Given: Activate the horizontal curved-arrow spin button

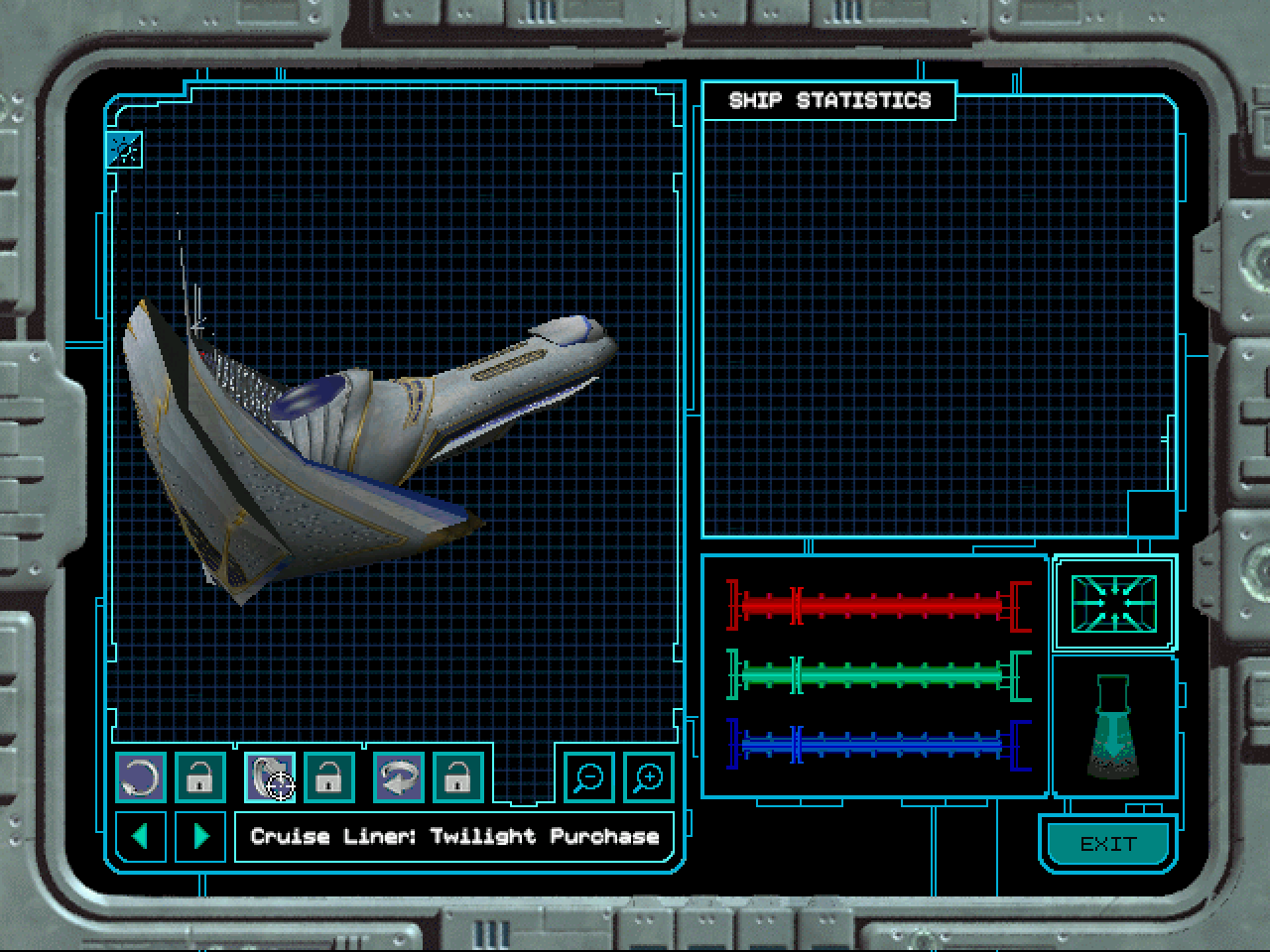Looking at the screenshot, I should click(x=398, y=777).
